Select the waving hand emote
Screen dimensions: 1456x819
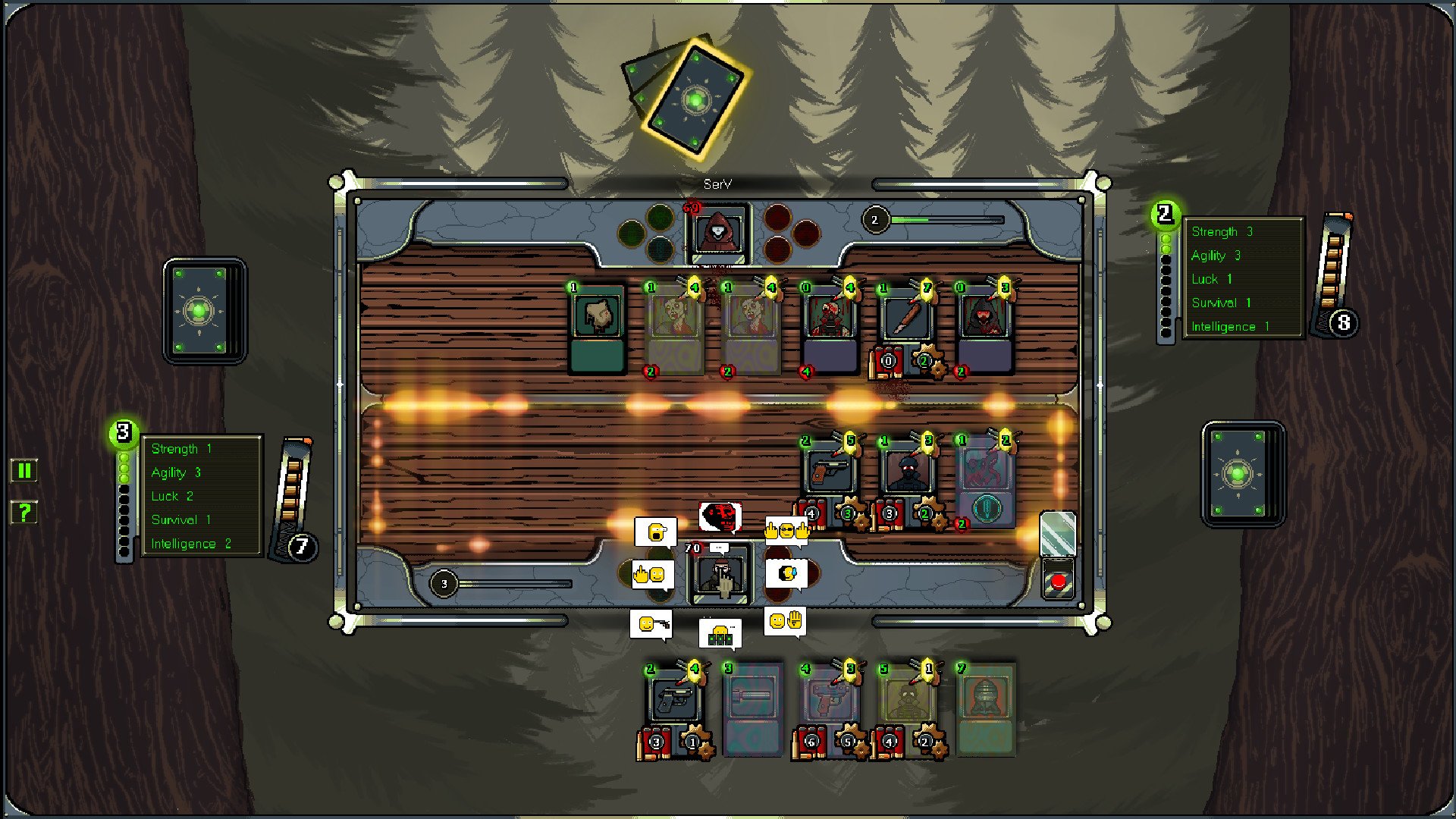tap(785, 622)
